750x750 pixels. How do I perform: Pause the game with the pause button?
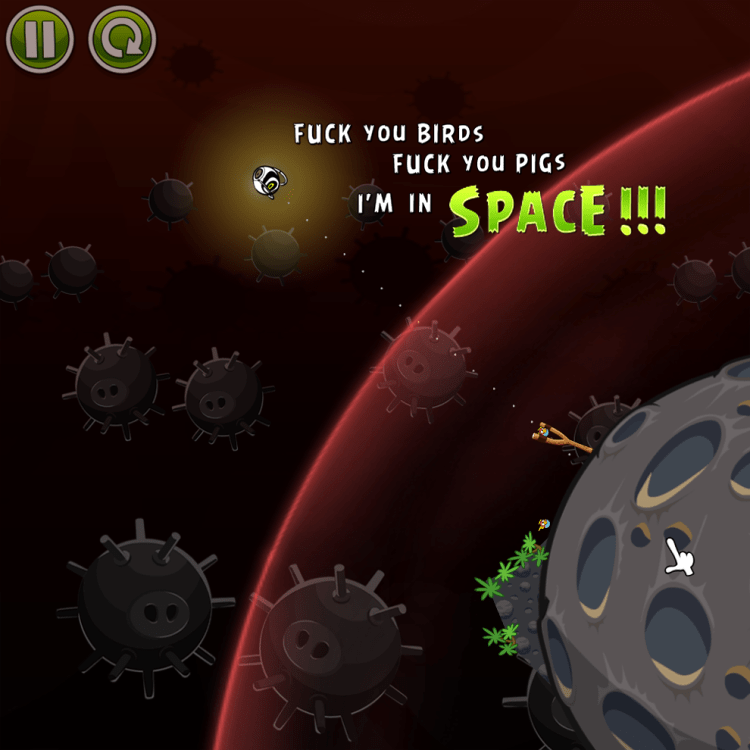pos(40,39)
